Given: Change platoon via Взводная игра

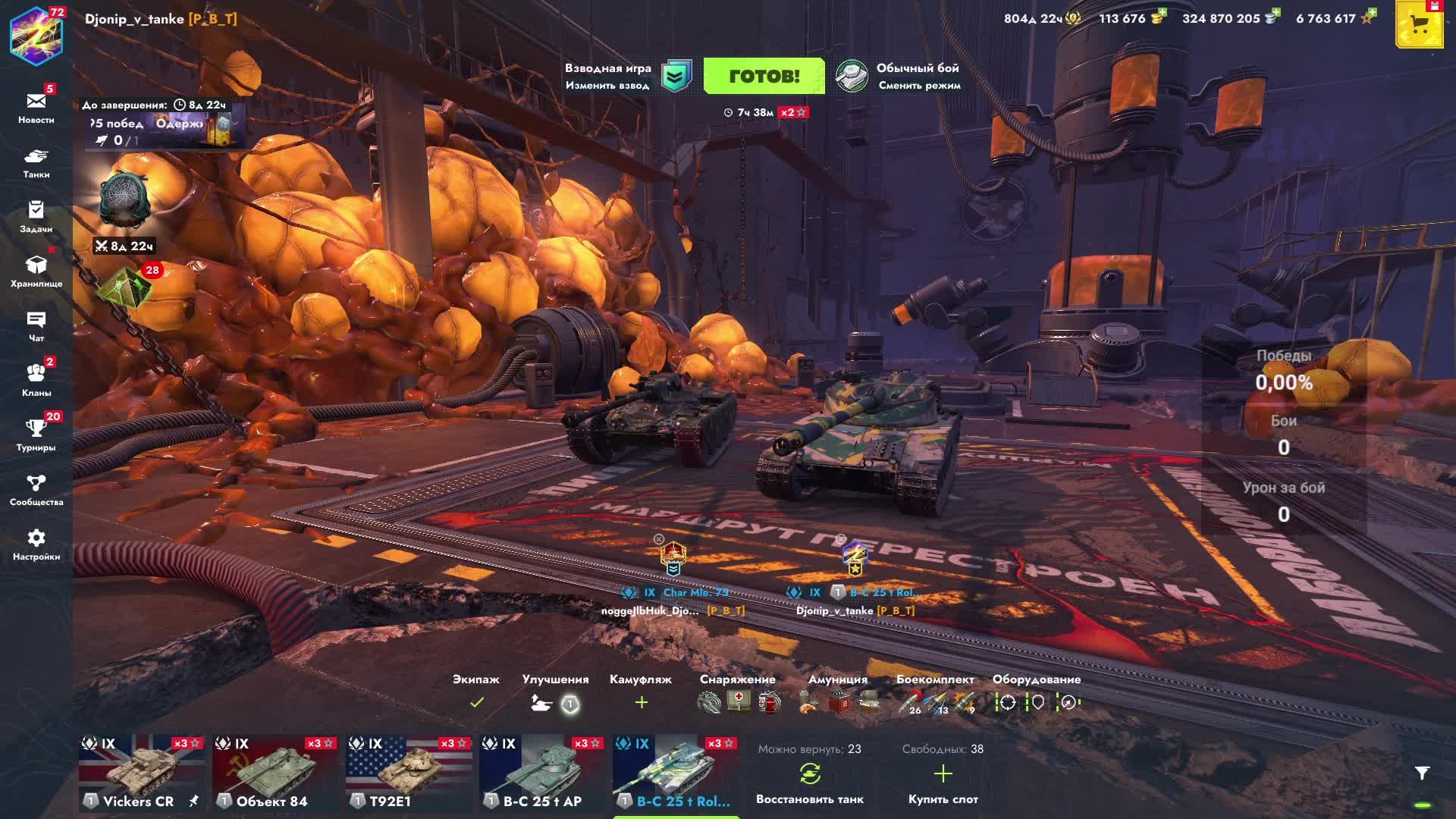Looking at the screenshot, I should [626, 76].
